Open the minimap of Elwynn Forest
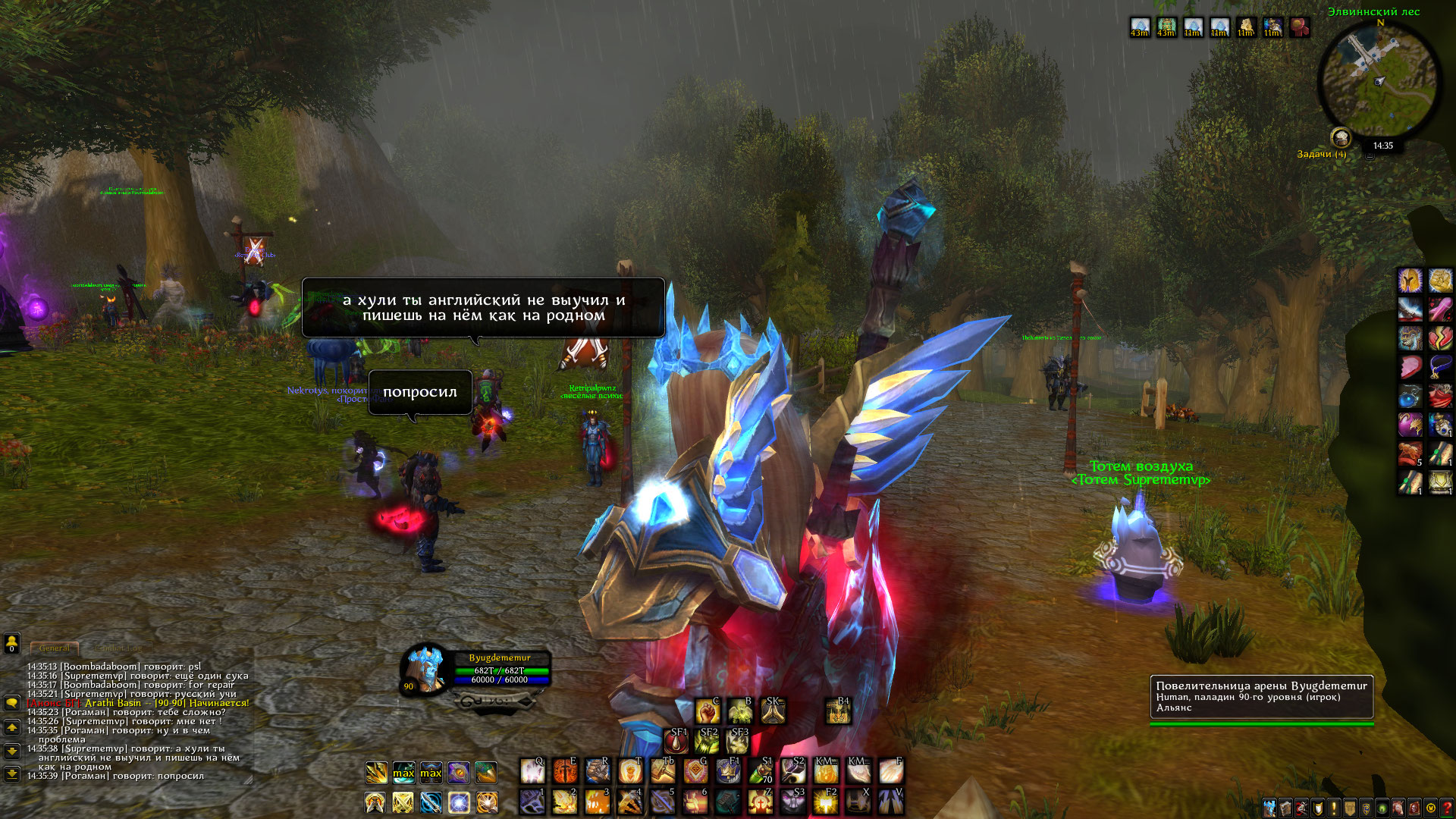Screen dimensions: 1456x819 point(1379,80)
